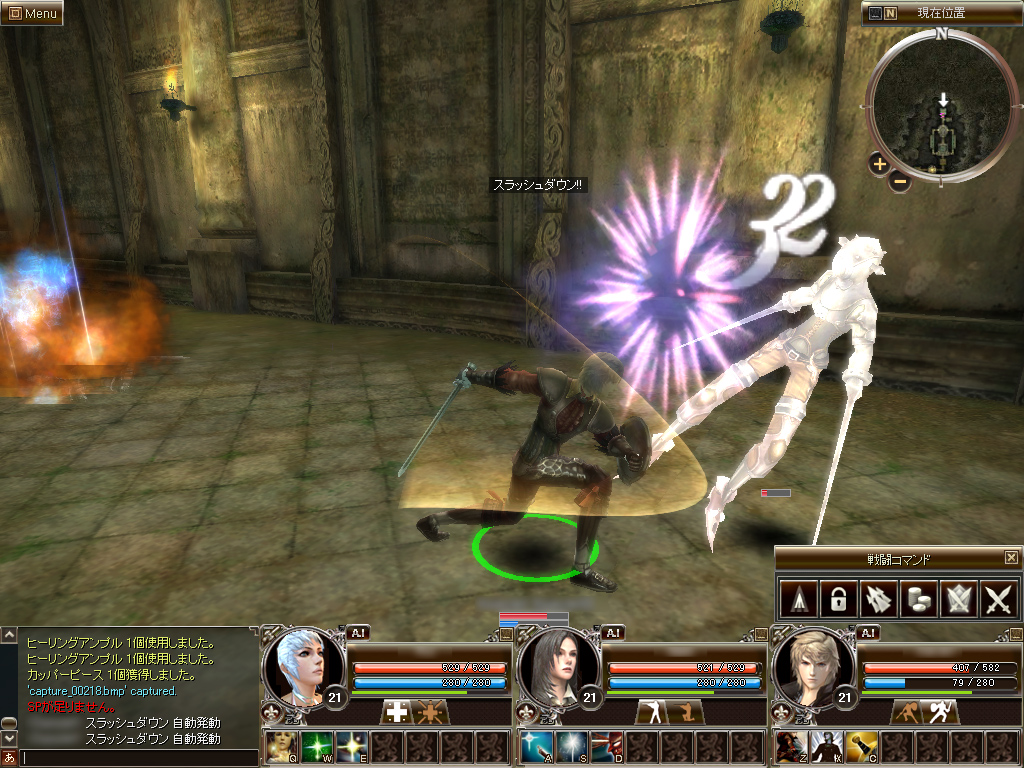Select the white-haired character portrait
This screenshot has height=768, width=1024.
click(296, 663)
